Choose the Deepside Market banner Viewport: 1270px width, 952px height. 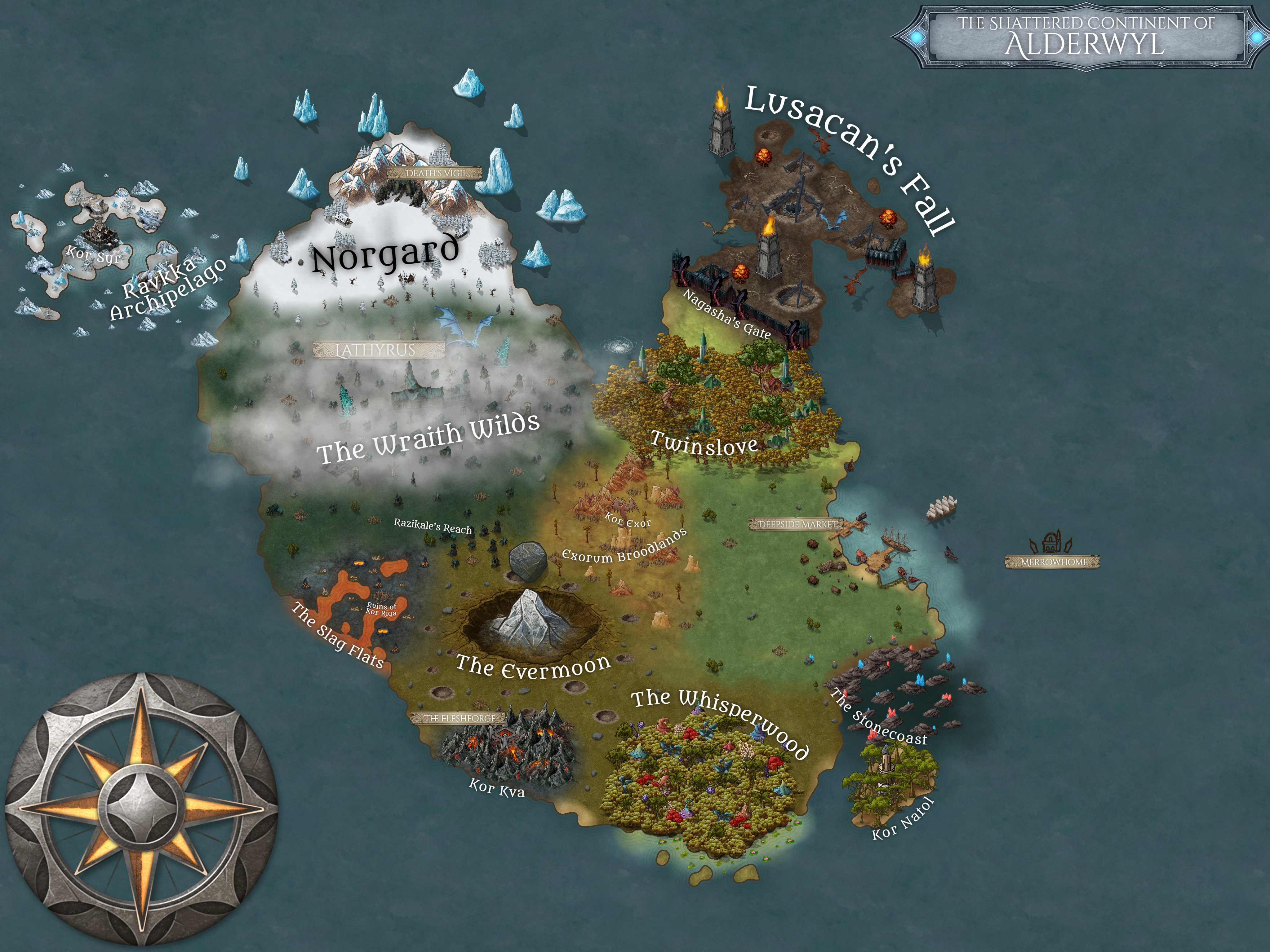pyautogui.click(x=797, y=524)
